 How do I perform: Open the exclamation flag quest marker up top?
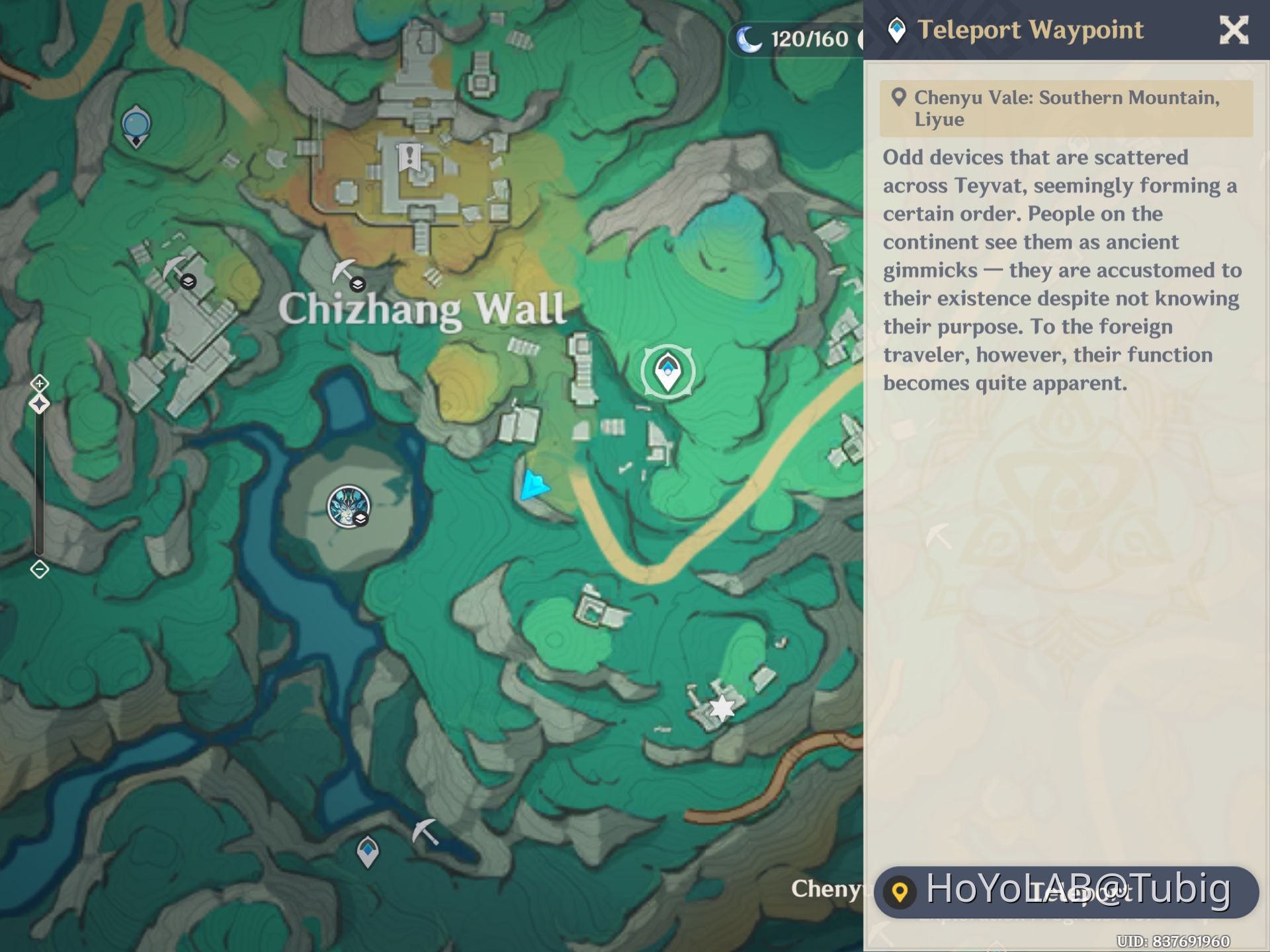click(x=411, y=157)
